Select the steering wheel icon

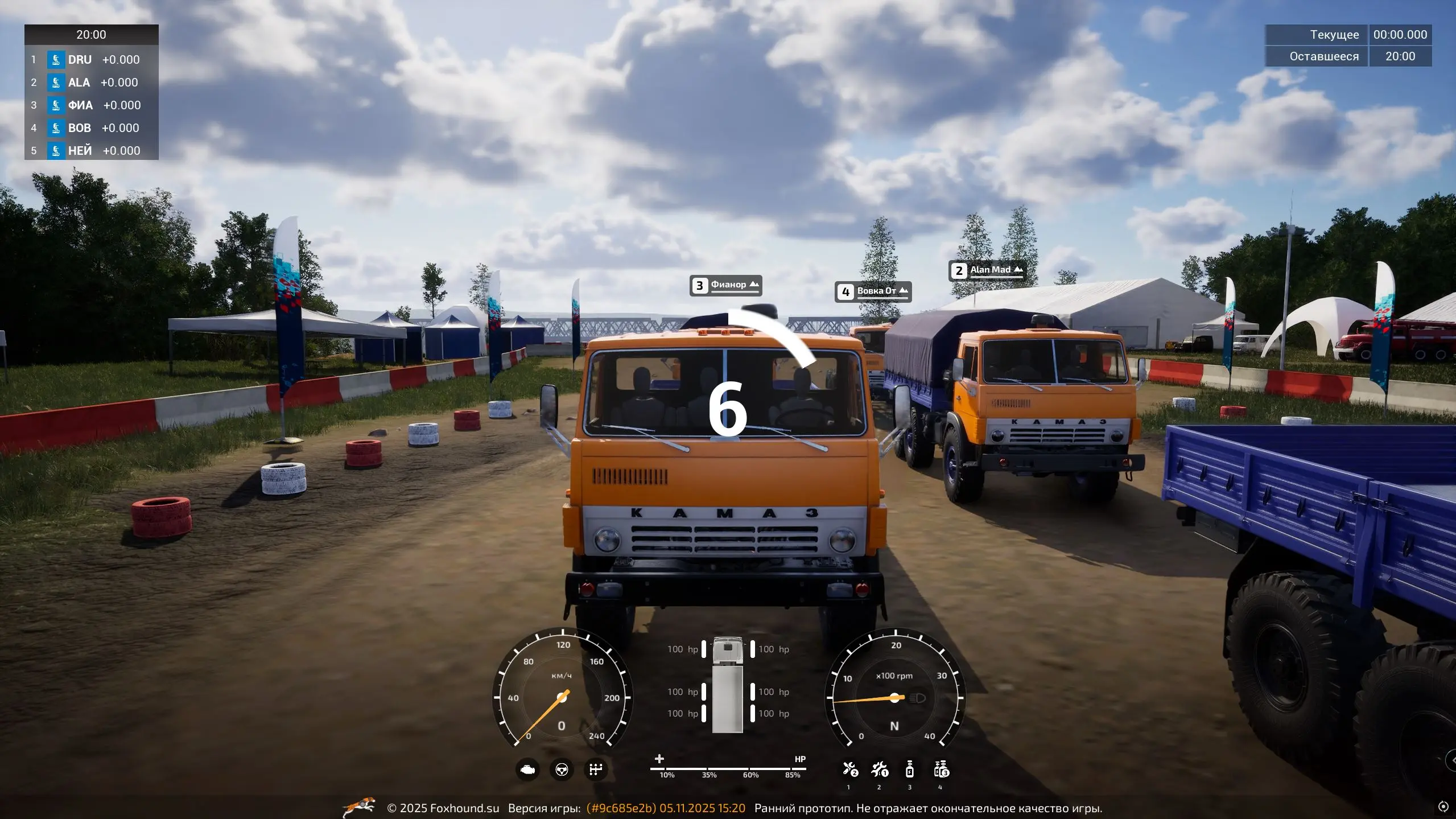(x=562, y=770)
